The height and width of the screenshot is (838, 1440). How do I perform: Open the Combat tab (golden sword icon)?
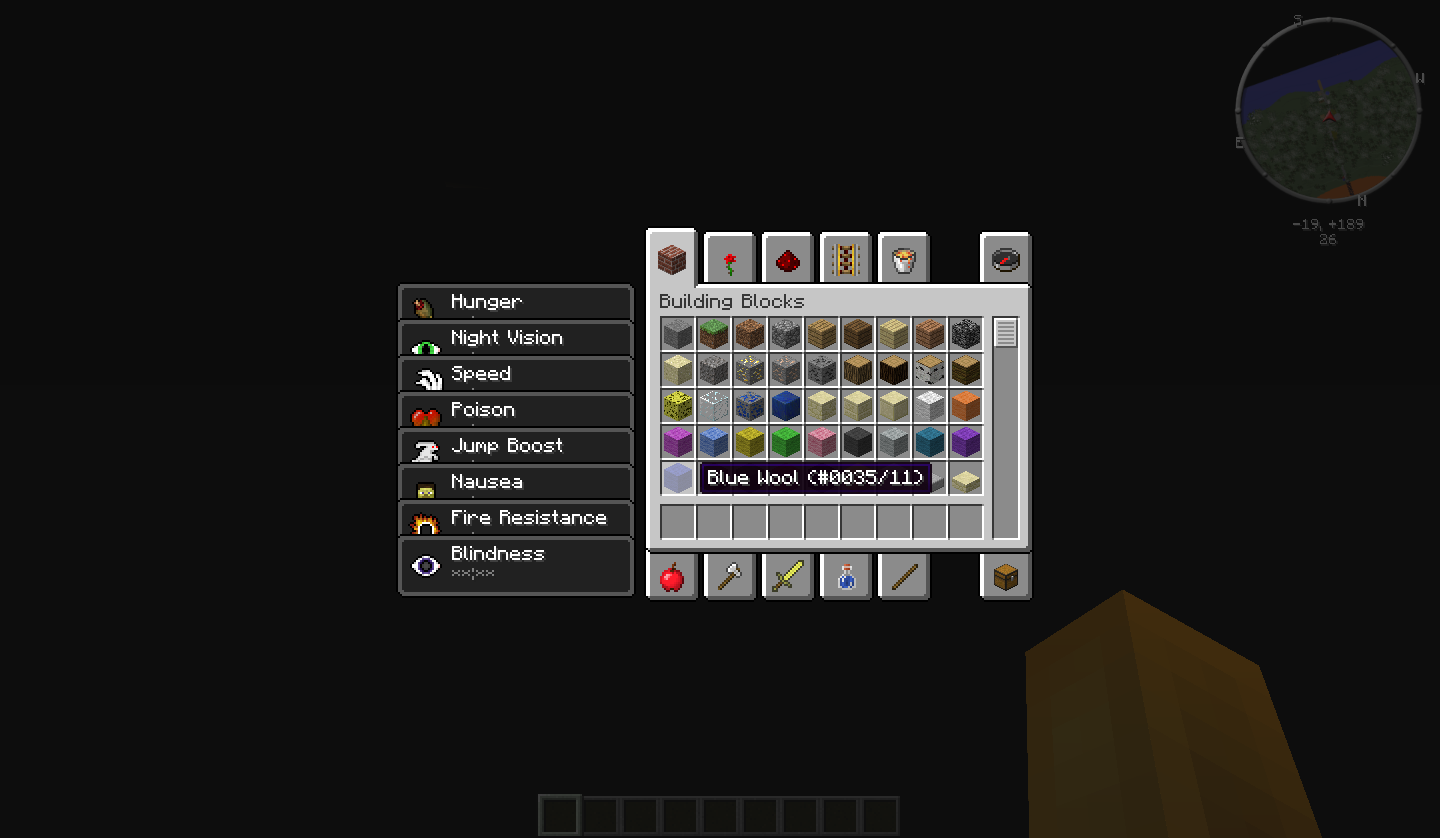[x=787, y=576]
